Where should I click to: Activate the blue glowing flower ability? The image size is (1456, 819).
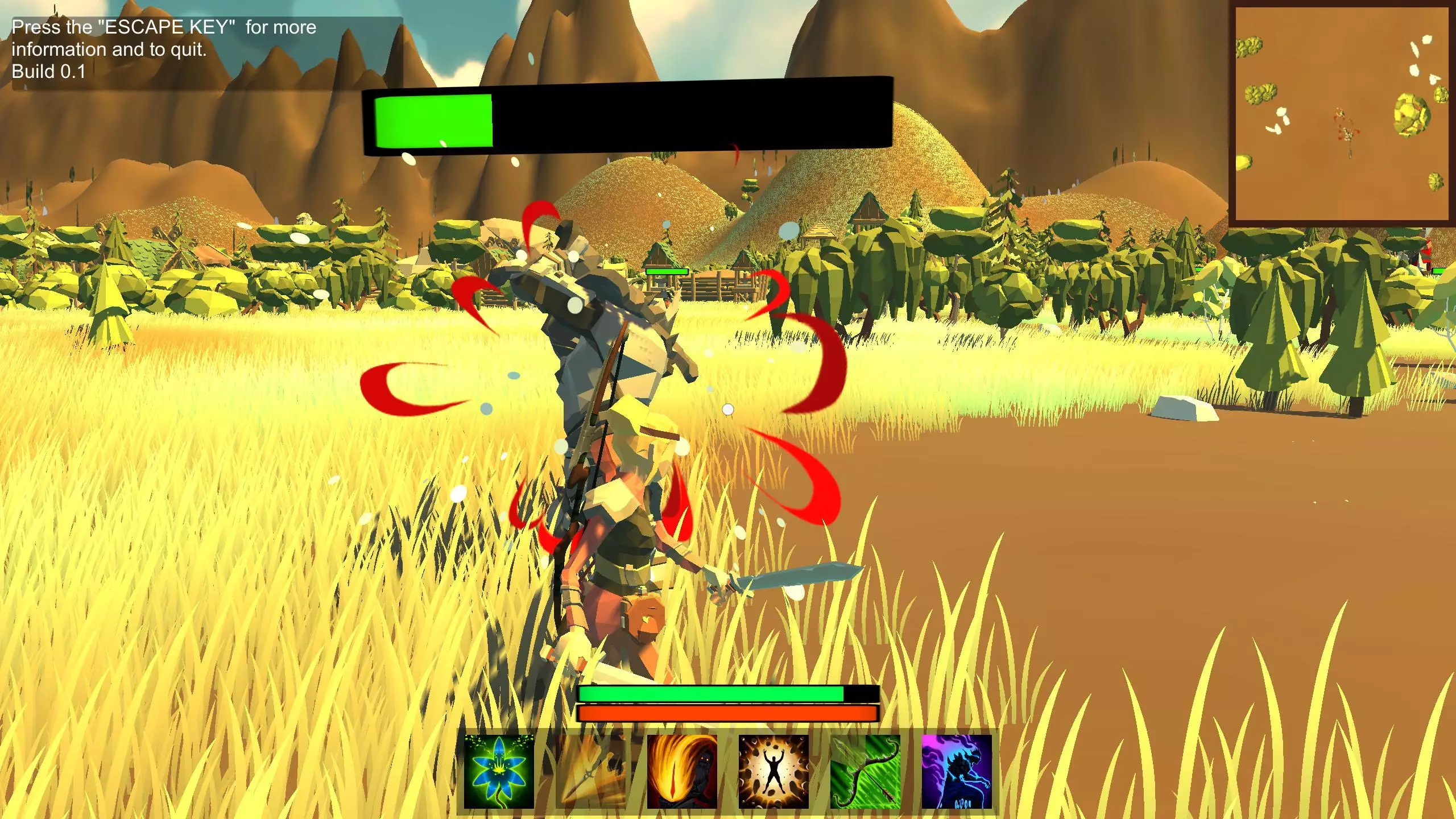499,771
